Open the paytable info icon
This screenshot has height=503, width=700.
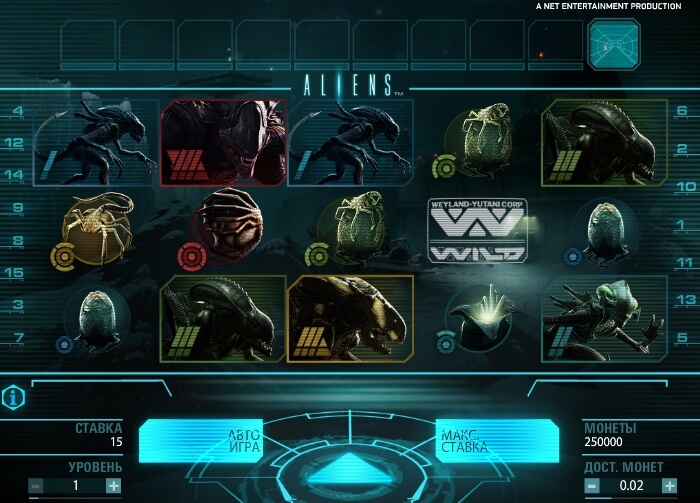14,398
